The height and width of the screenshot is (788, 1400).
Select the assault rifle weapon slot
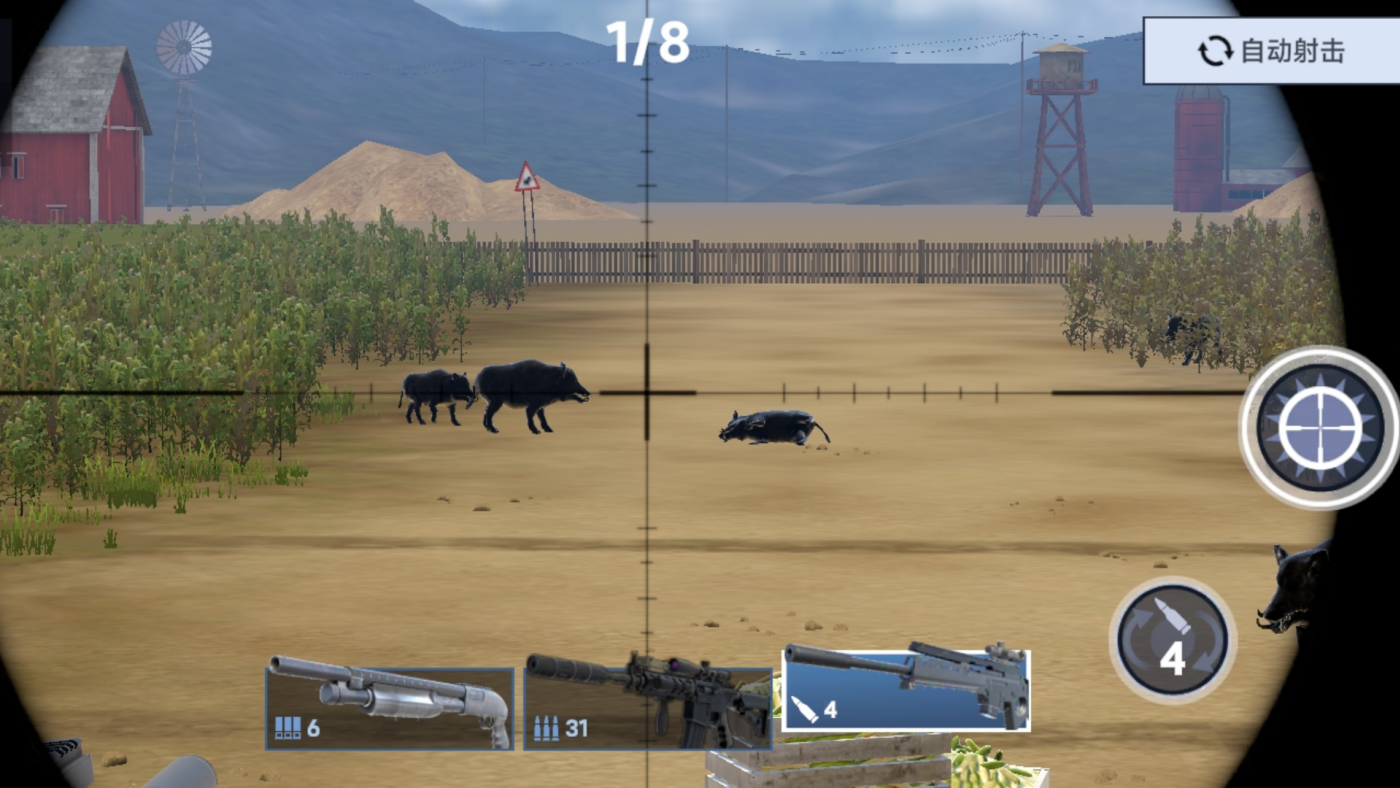pyautogui.click(x=648, y=700)
